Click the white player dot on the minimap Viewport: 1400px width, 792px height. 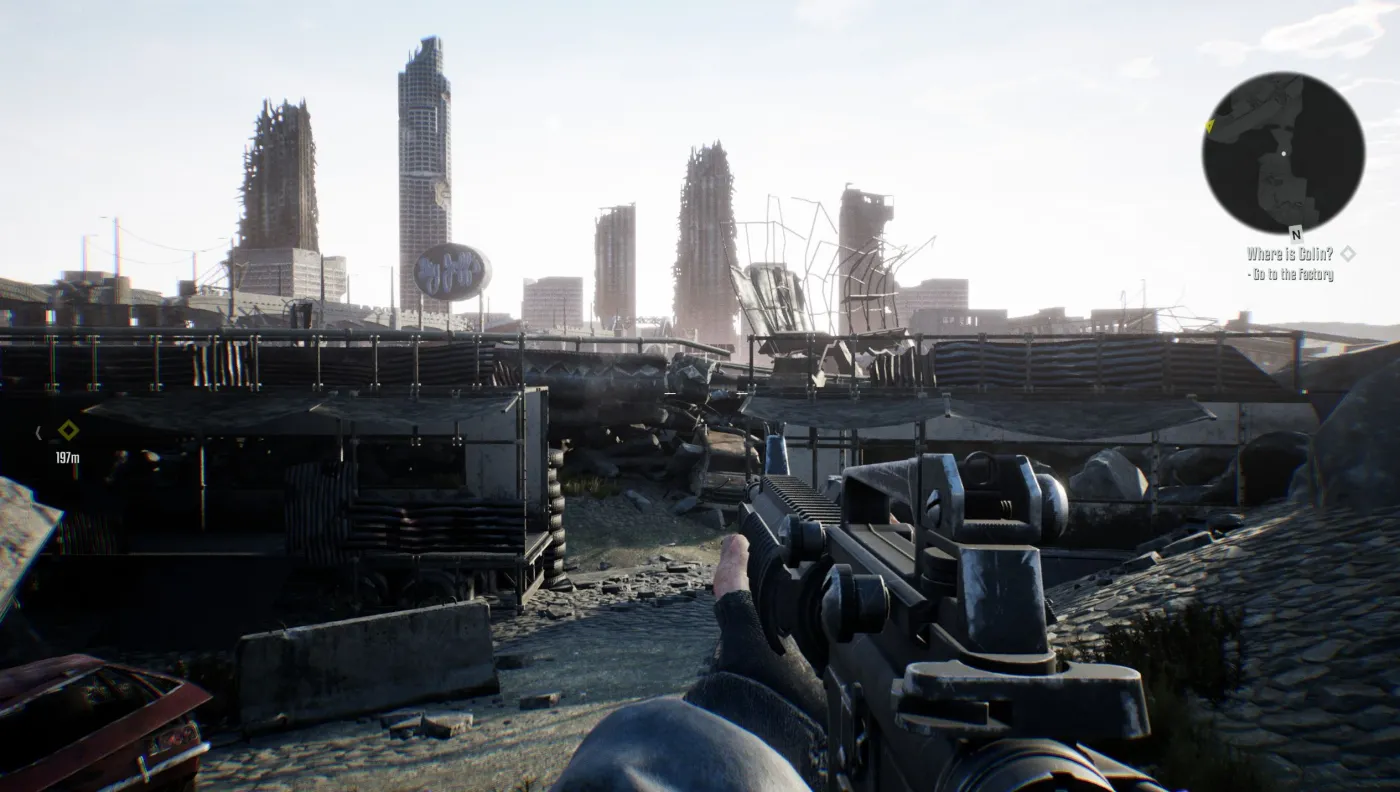point(1283,152)
